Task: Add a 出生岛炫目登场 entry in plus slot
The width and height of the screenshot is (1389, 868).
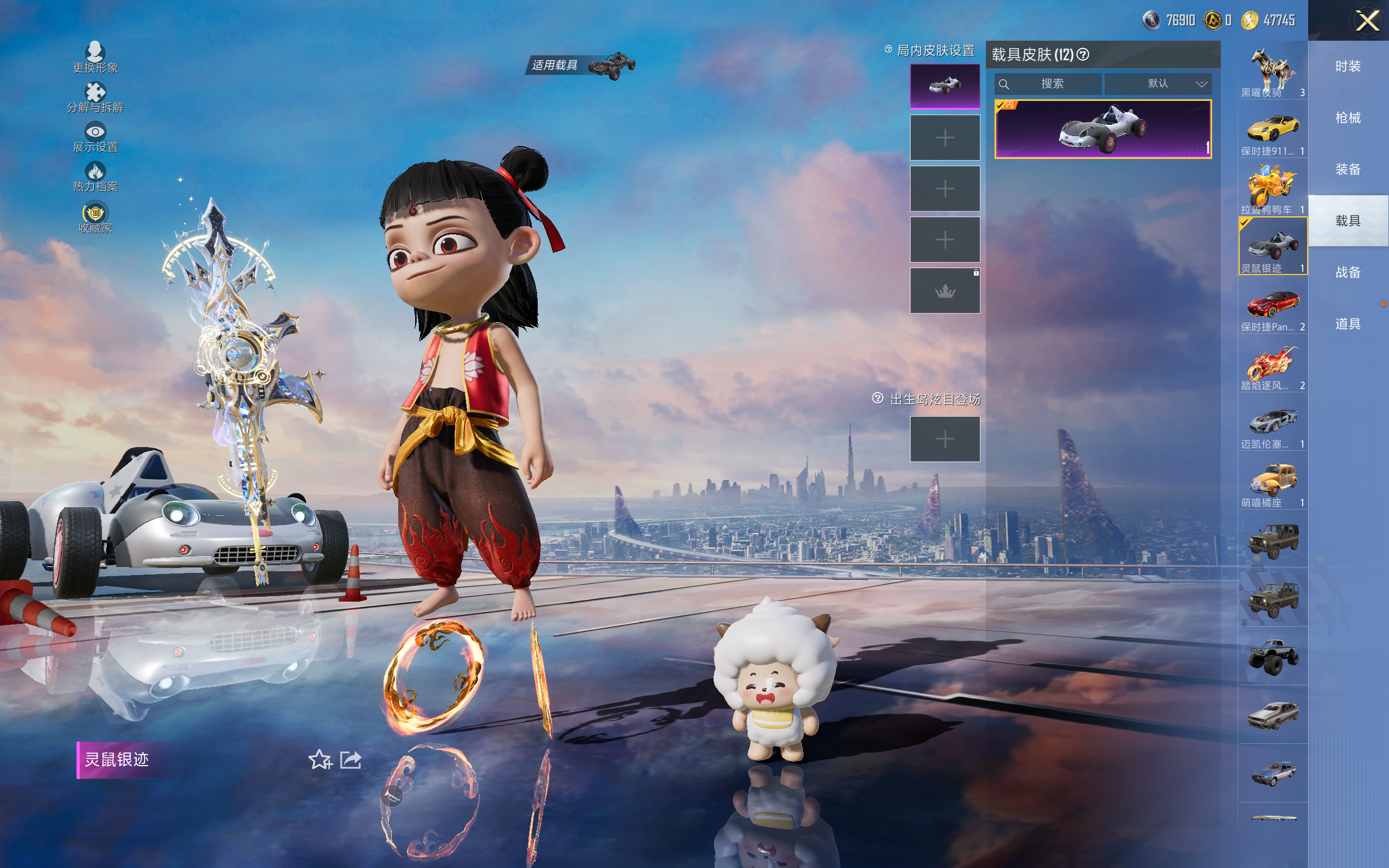Action: tap(945, 439)
